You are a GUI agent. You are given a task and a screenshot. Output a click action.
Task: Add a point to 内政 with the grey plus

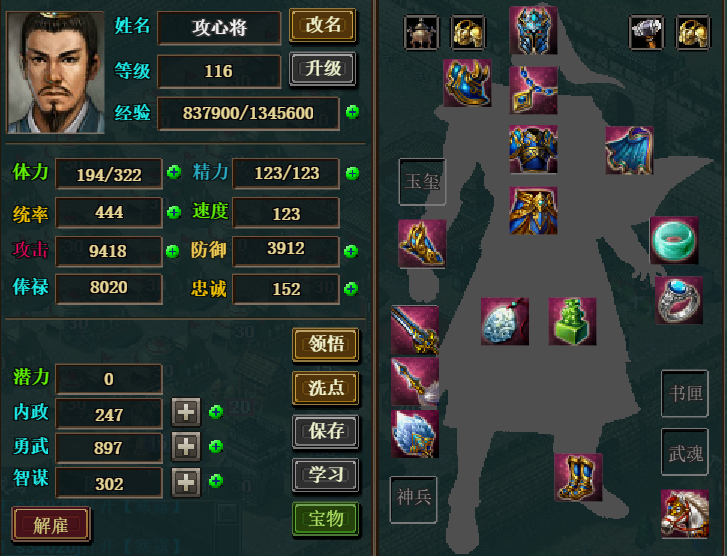[186, 412]
